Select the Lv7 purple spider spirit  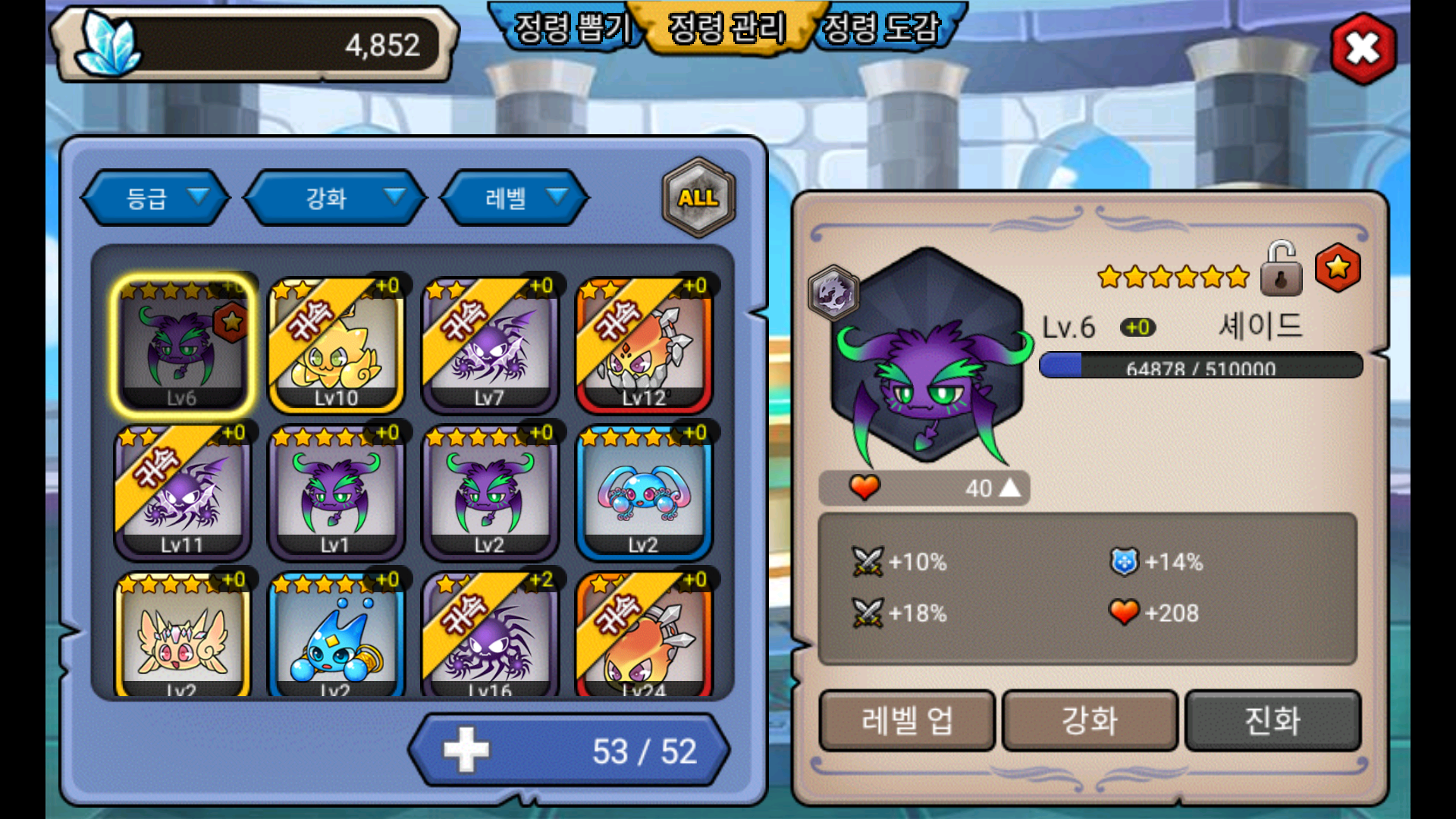490,345
